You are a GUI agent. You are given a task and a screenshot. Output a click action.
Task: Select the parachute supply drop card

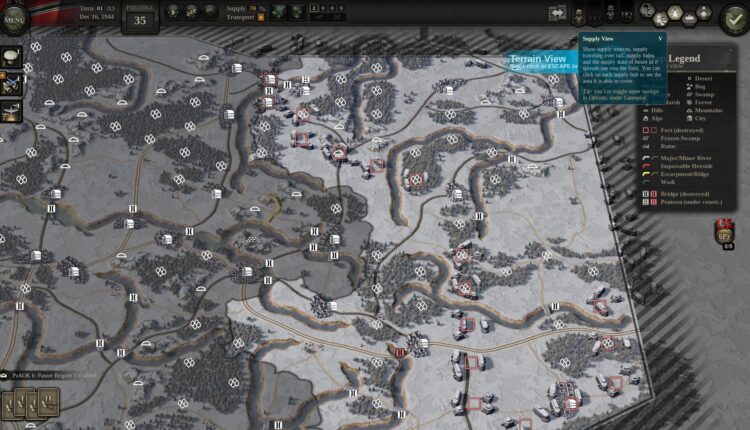click(12, 57)
